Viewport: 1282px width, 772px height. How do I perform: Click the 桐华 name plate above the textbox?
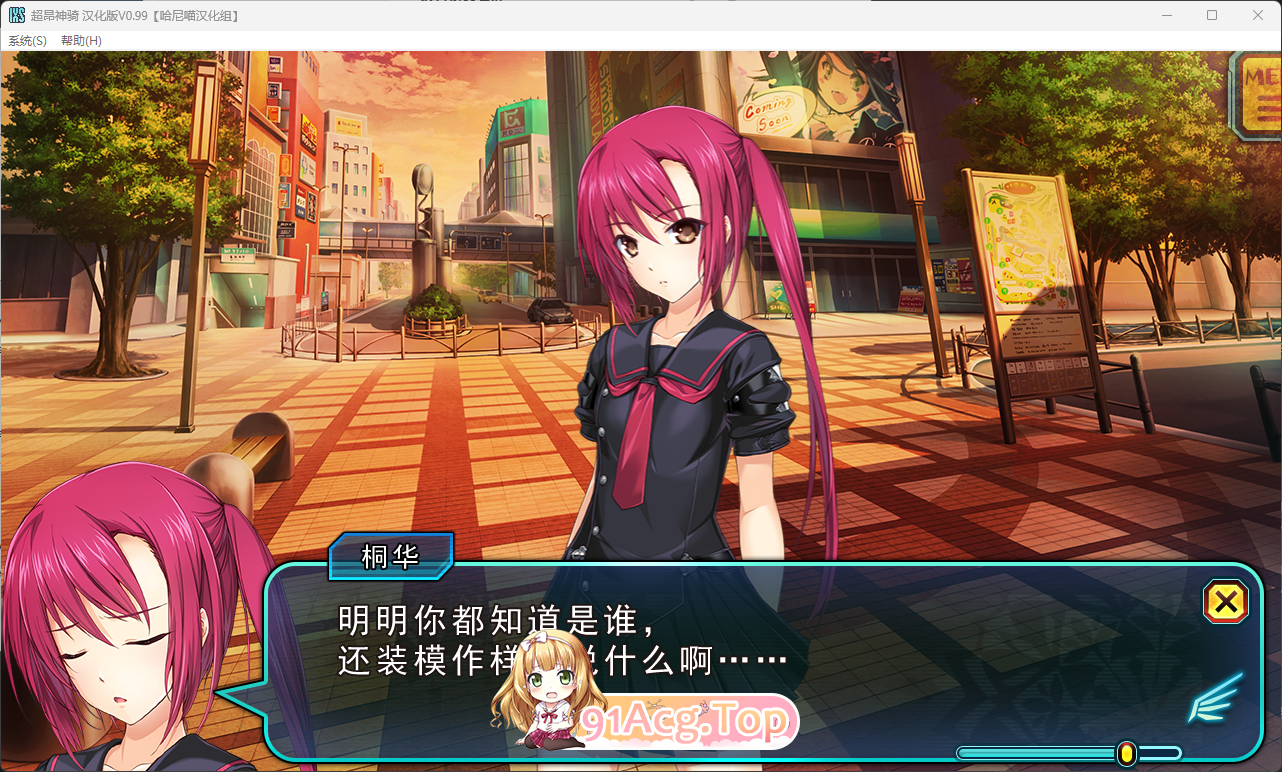391,557
